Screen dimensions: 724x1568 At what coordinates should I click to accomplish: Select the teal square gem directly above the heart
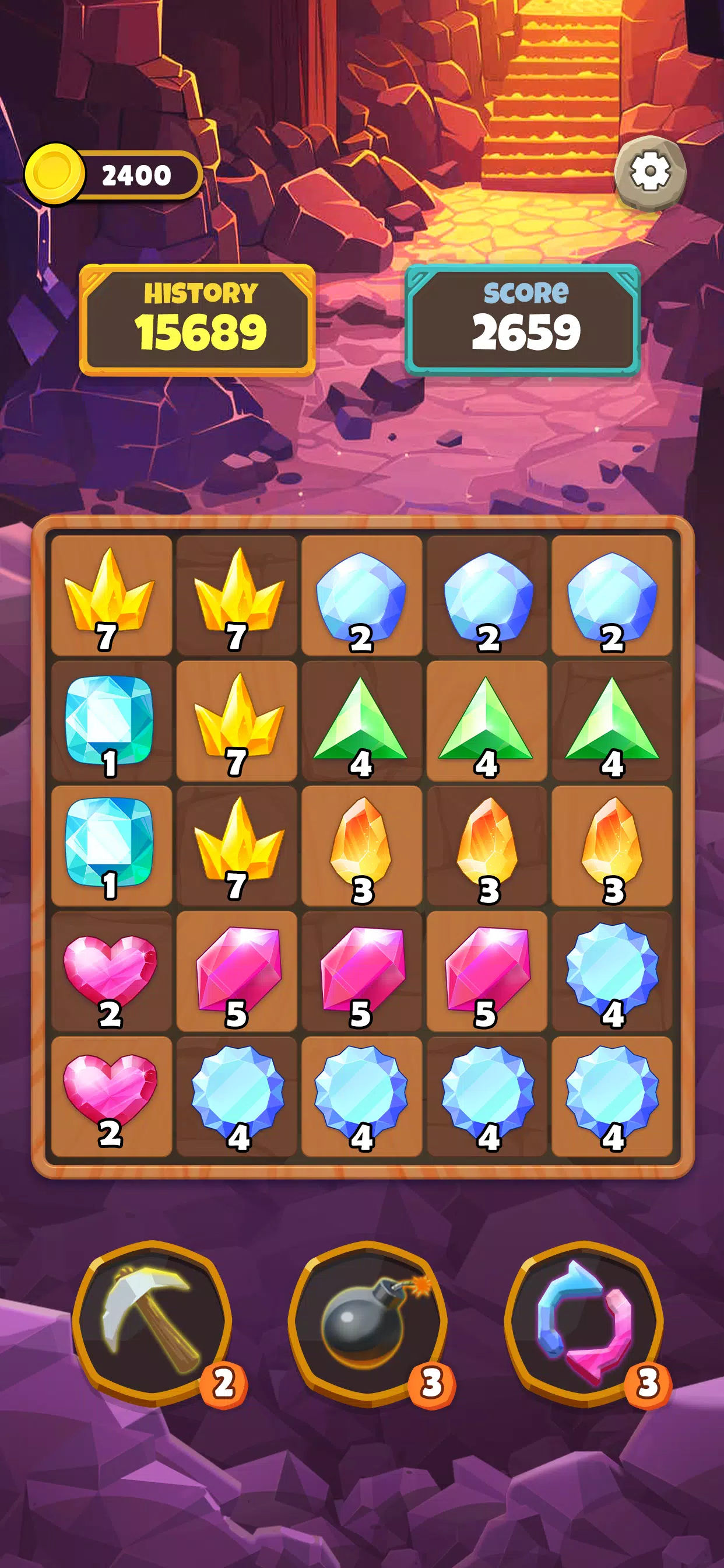click(111, 845)
